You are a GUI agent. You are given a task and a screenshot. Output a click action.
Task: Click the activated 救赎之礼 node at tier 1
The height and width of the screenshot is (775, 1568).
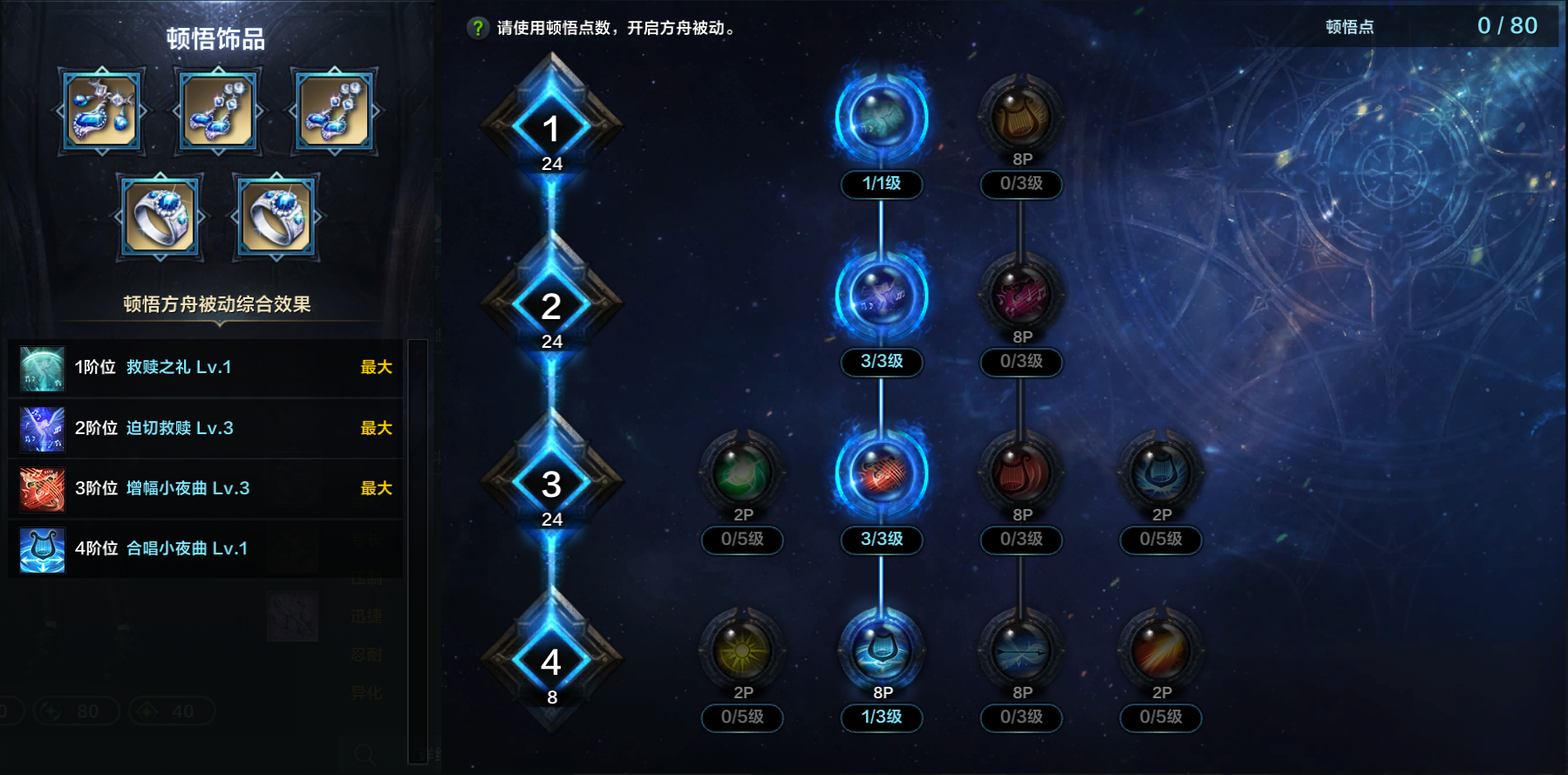882,118
